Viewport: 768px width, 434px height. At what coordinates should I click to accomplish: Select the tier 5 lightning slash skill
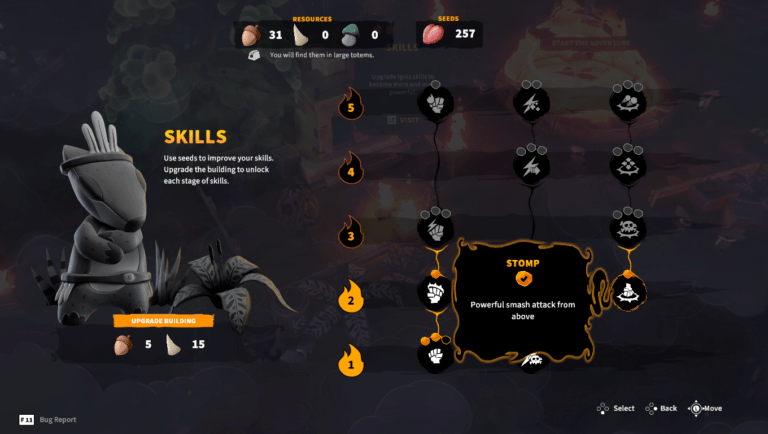(x=531, y=102)
